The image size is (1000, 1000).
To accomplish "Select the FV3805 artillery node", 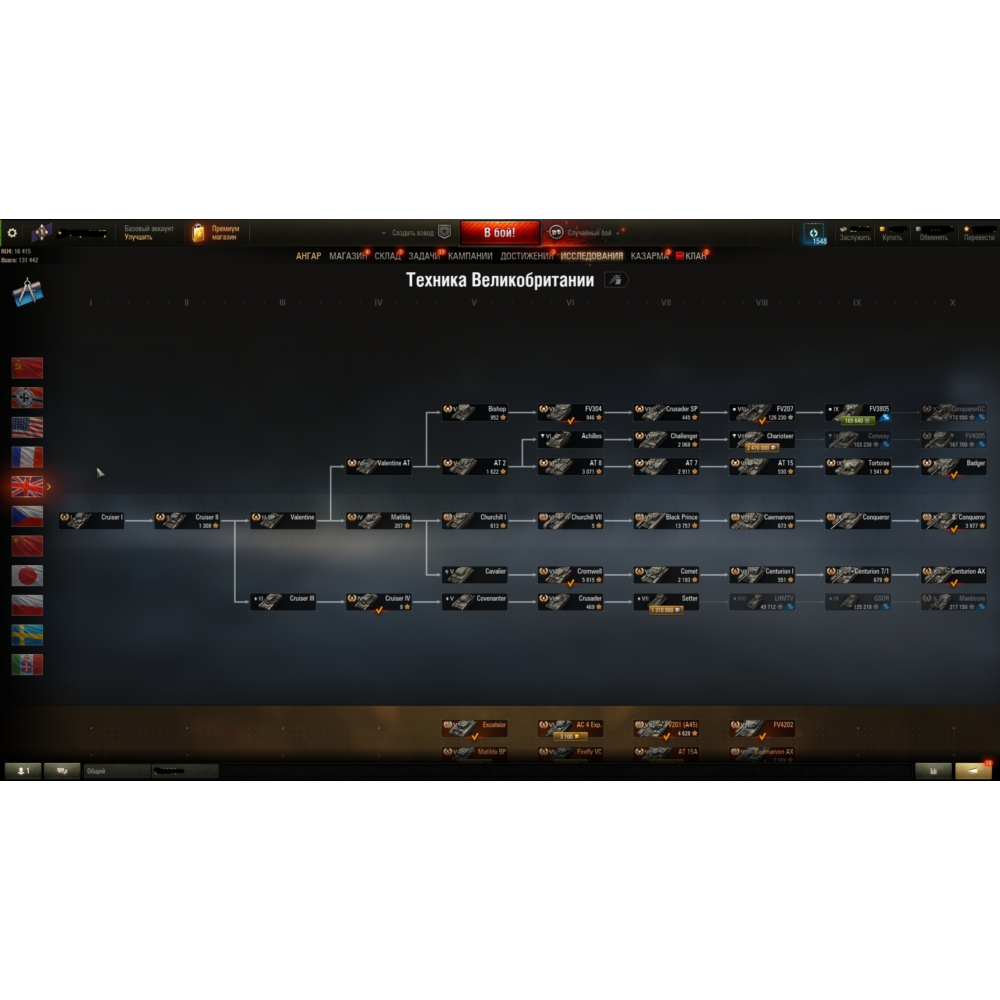I will [859, 412].
